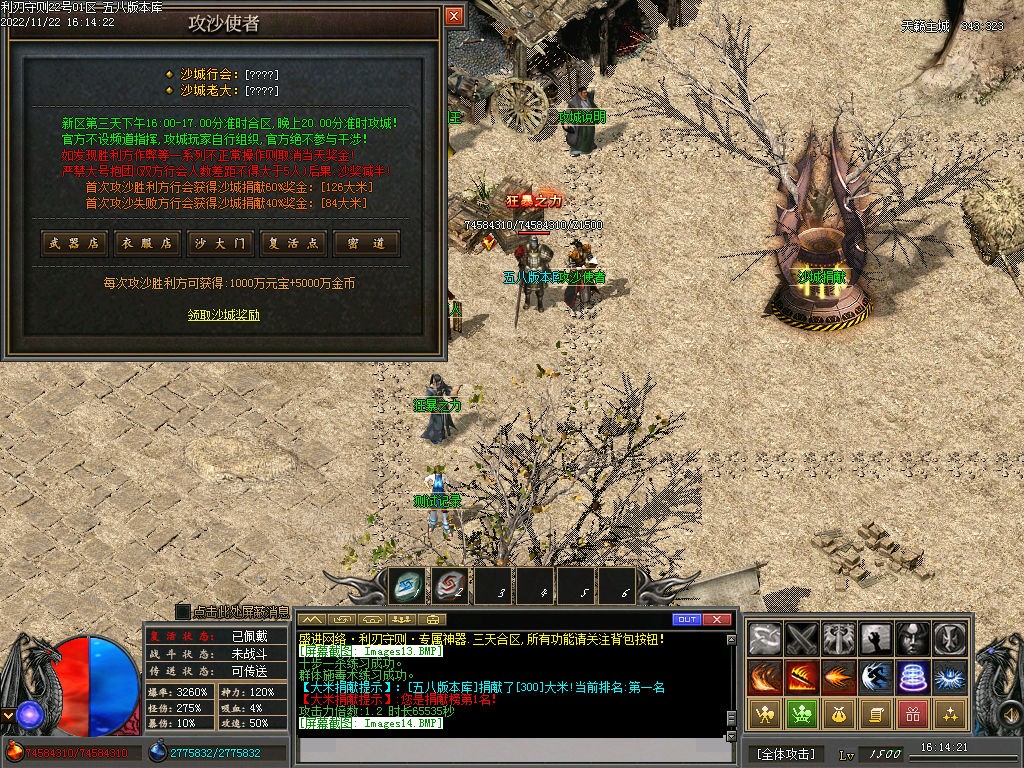Open the red gift box icon

913,714
